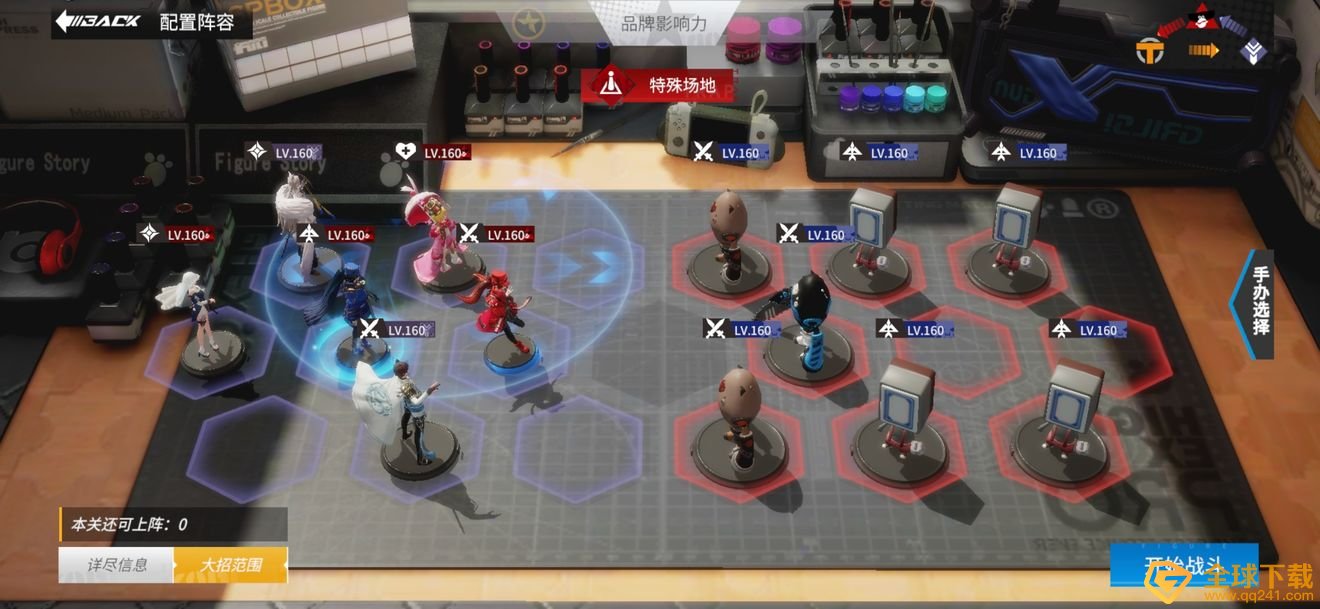Go back with the BACK button
1320x609 pixels.
coord(98,21)
